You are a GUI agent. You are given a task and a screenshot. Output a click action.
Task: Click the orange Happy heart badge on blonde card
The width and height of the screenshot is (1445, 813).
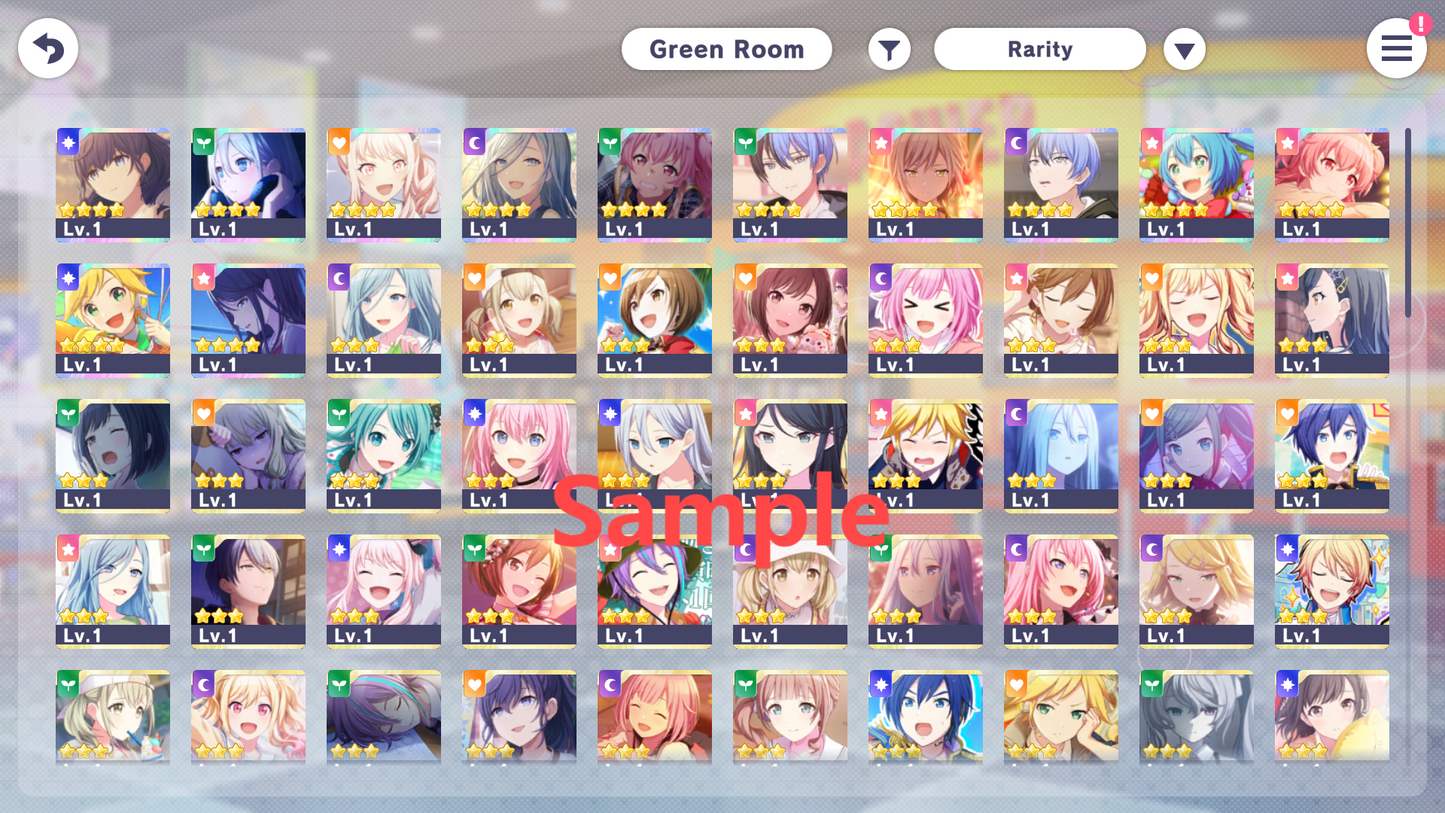tap(337, 142)
